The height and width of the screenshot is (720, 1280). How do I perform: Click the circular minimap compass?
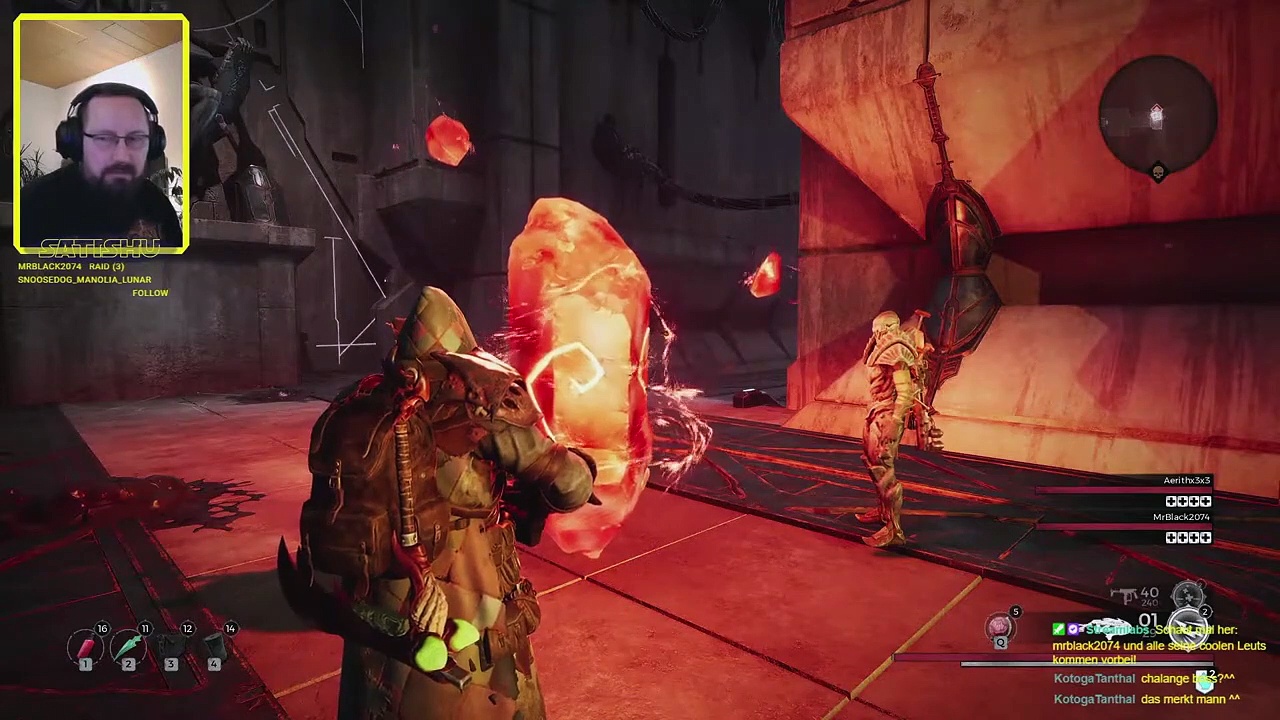coord(1157,117)
